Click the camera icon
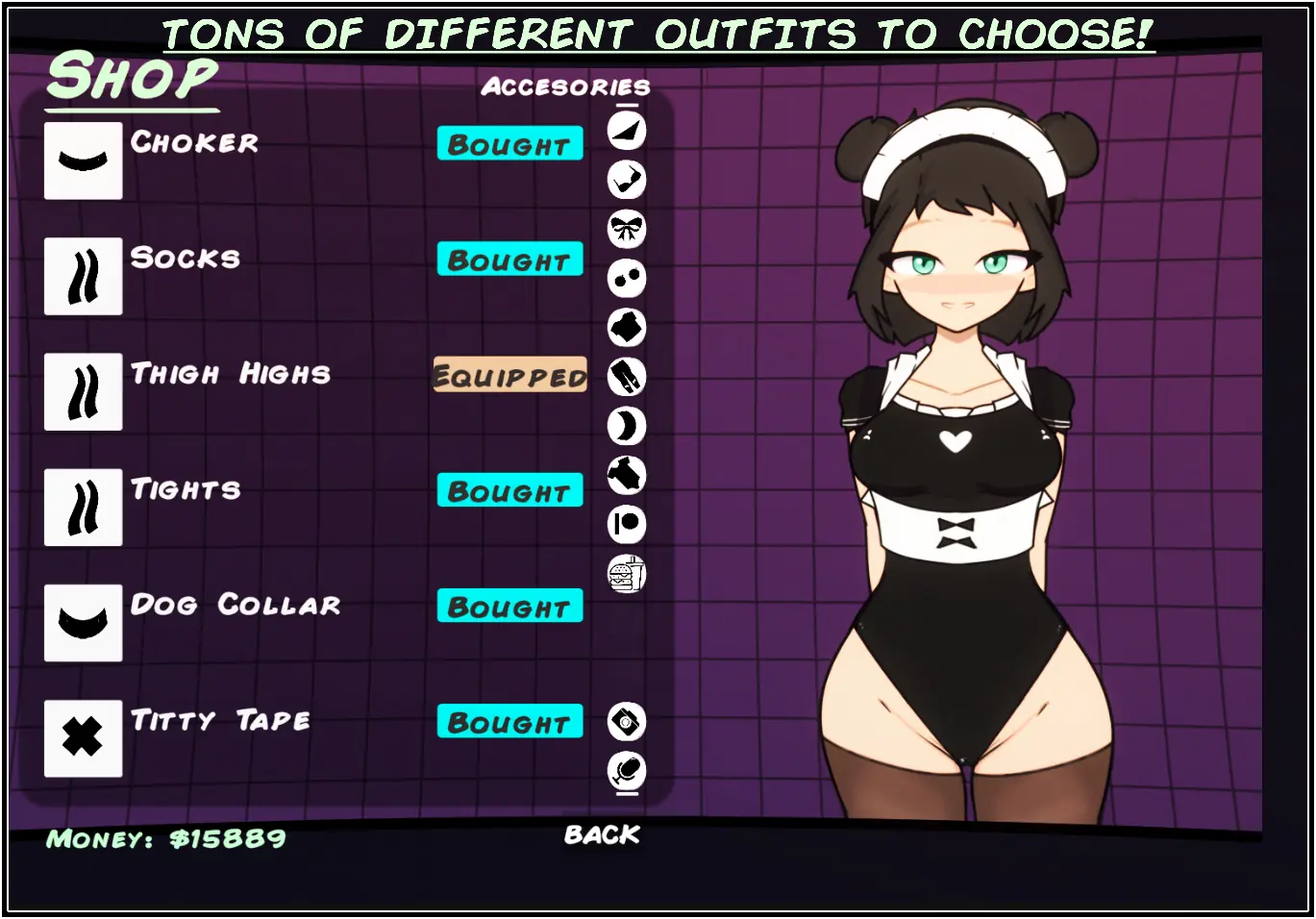Viewport: 1316px width, 919px height. pos(627,721)
